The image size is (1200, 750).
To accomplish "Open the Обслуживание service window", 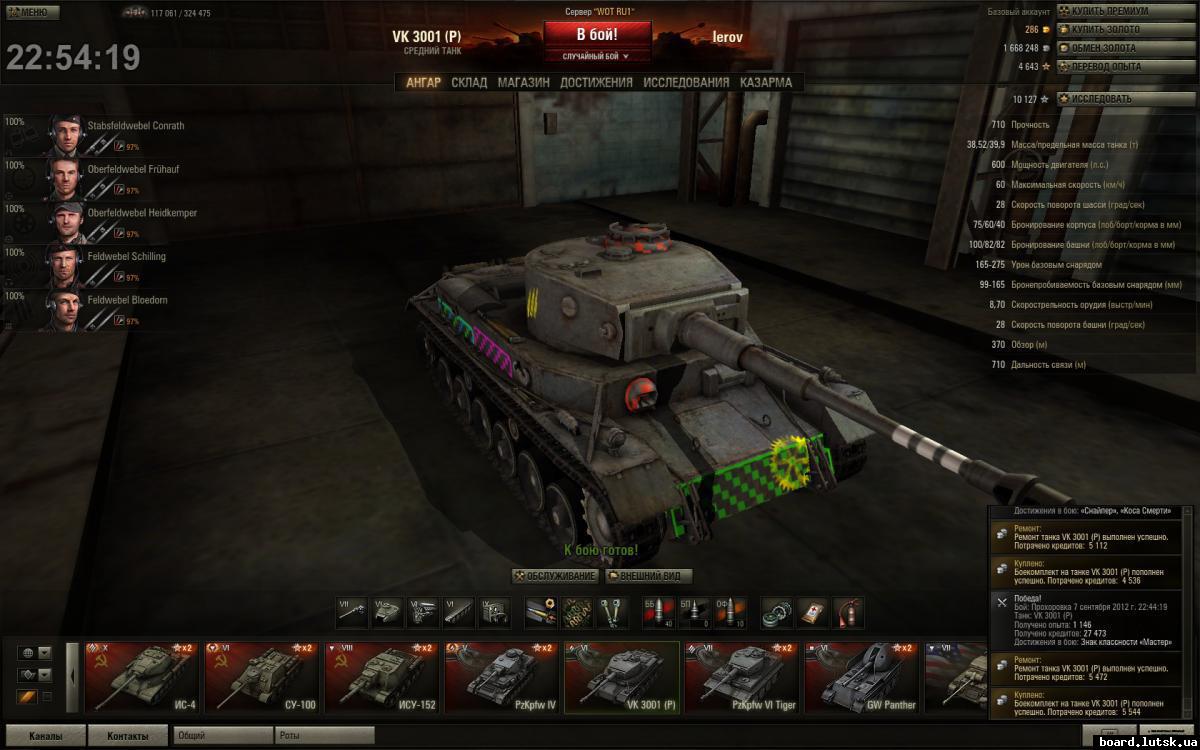I will coord(555,576).
